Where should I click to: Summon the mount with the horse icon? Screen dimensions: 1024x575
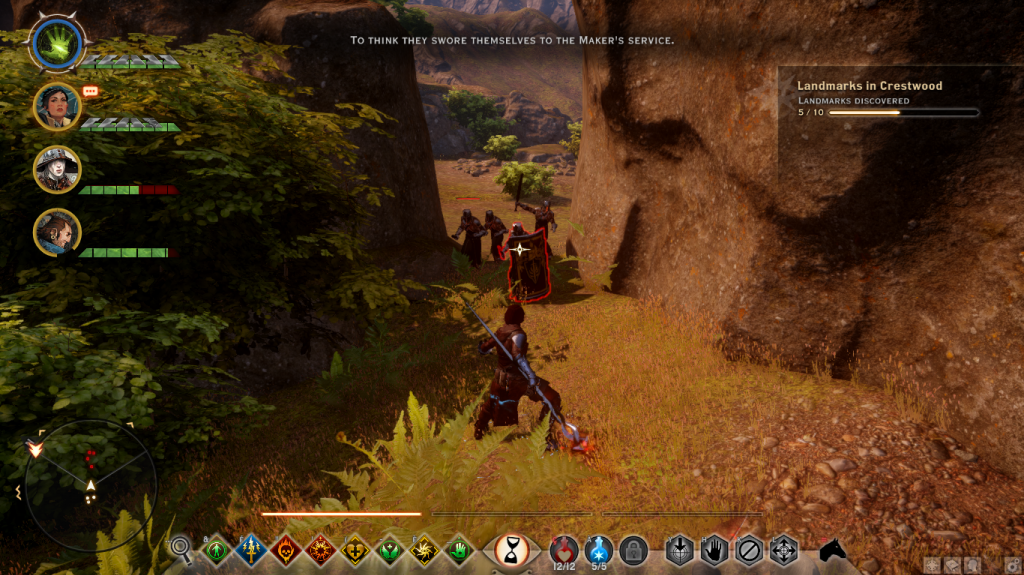coord(832,549)
